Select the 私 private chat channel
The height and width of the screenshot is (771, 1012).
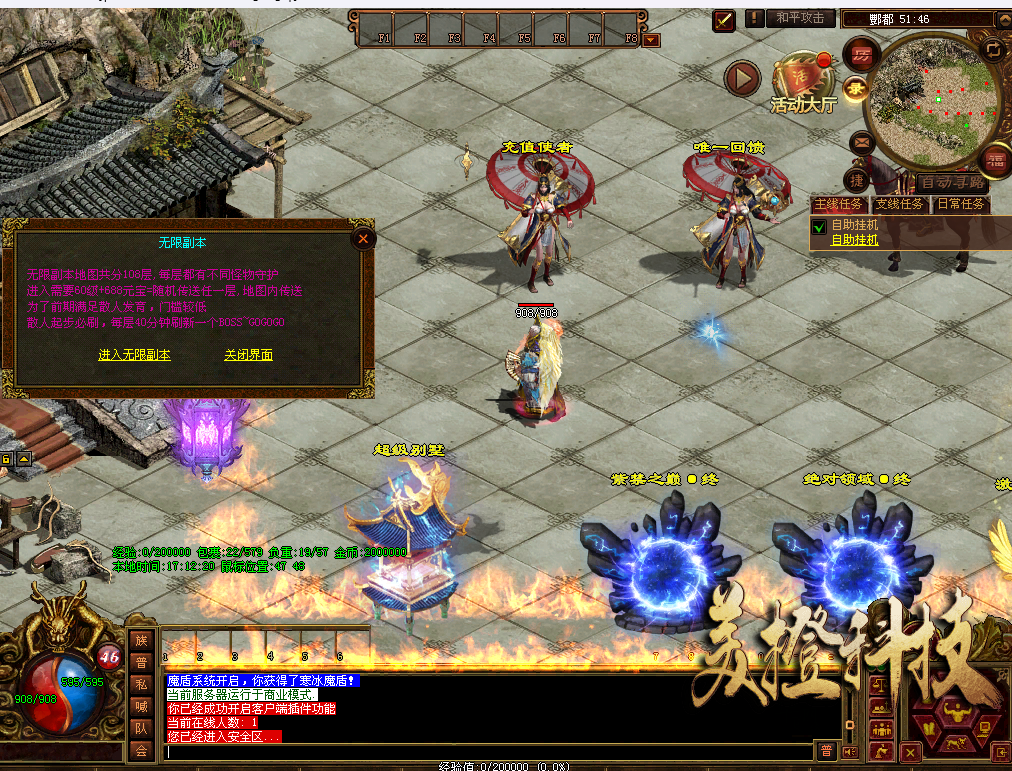[141, 684]
